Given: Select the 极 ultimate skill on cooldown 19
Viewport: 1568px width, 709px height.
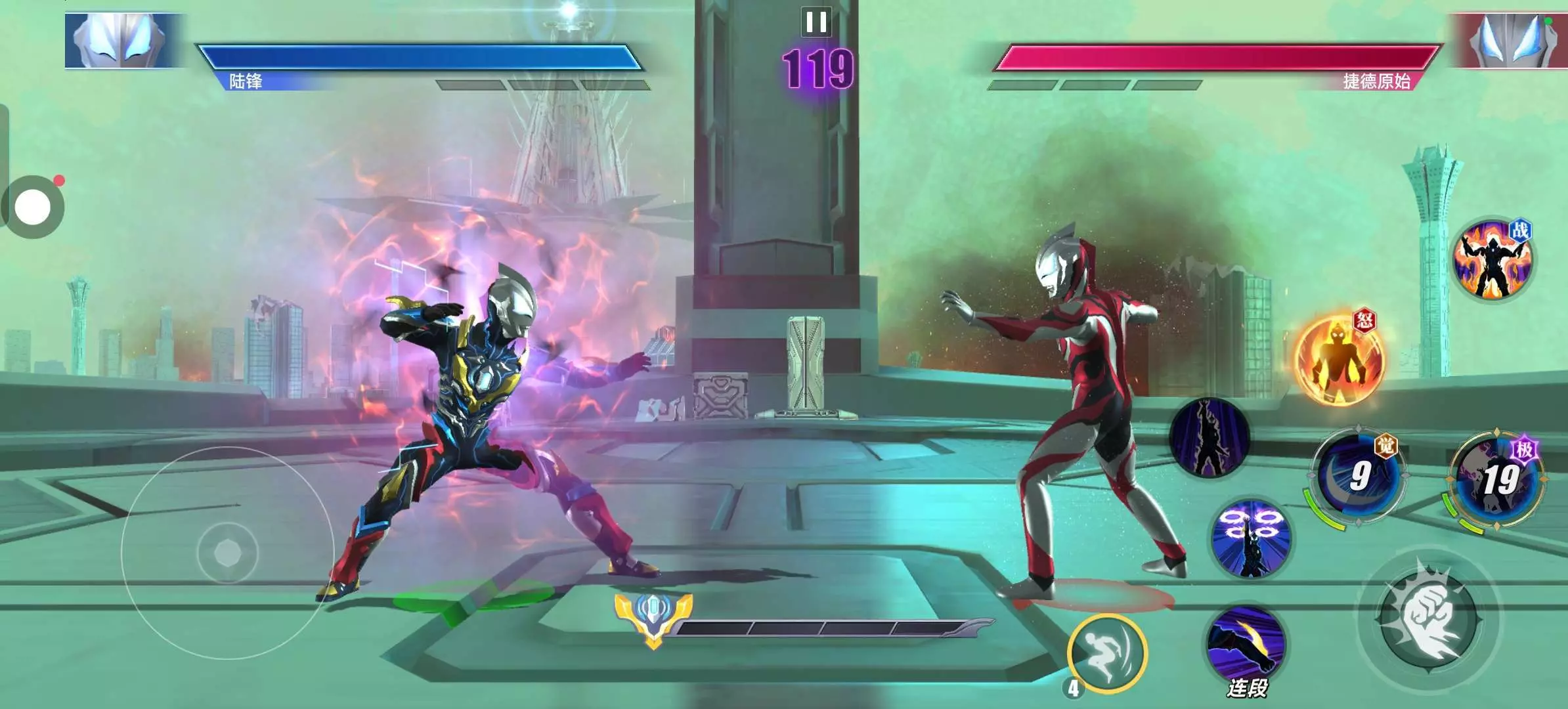Looking at the screenshot, I should (x=1498, y=479).
